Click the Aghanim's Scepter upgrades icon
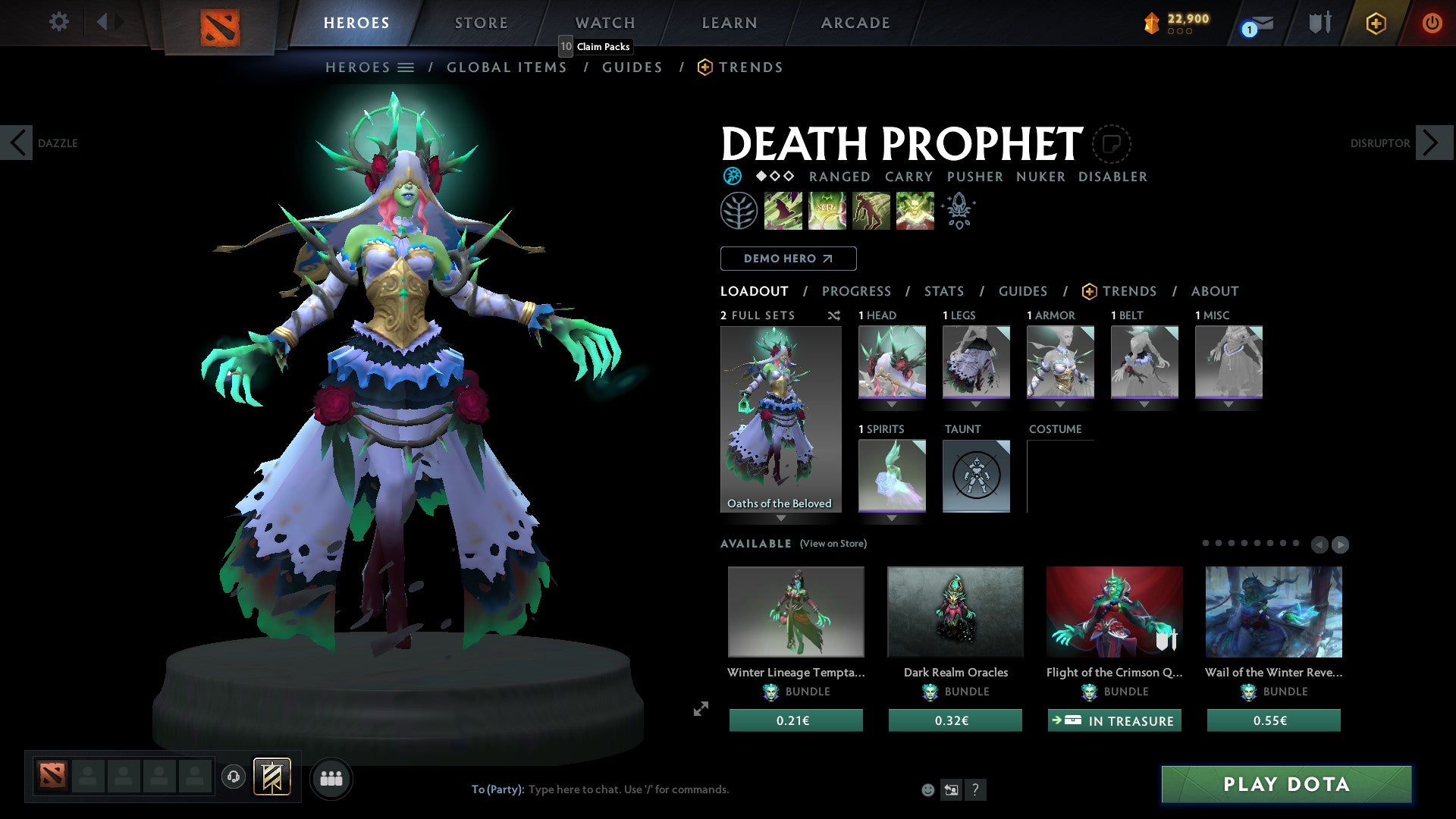 point(959,211)
